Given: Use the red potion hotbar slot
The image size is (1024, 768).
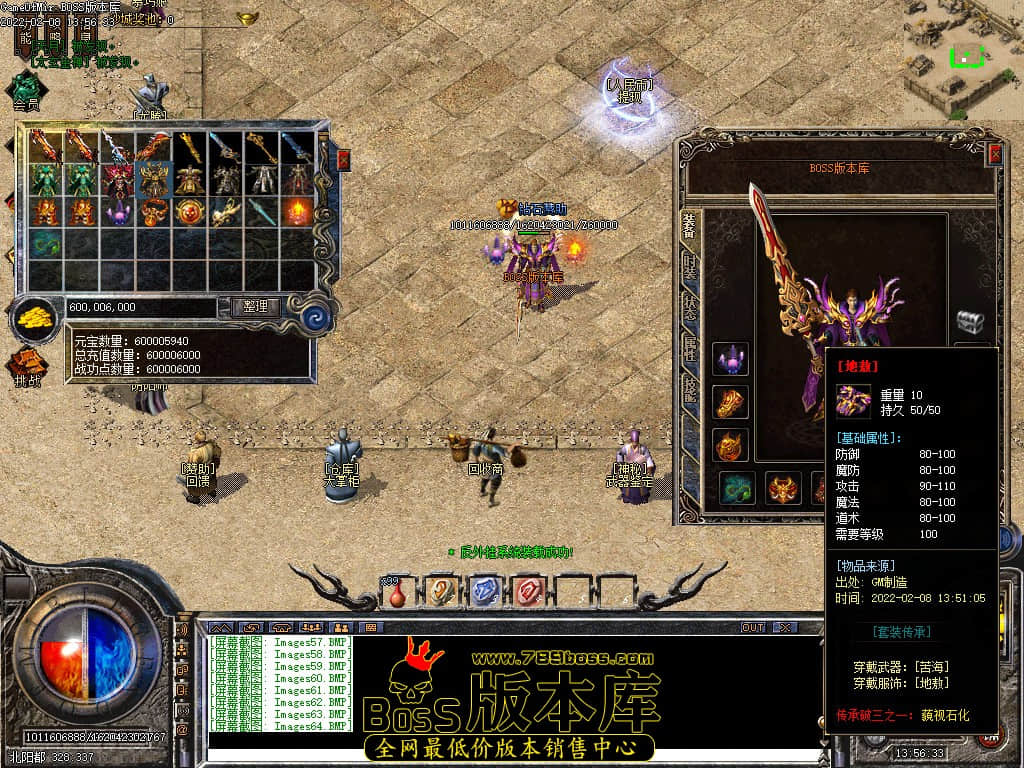Looking at the screenshot, I should (397, 592).
